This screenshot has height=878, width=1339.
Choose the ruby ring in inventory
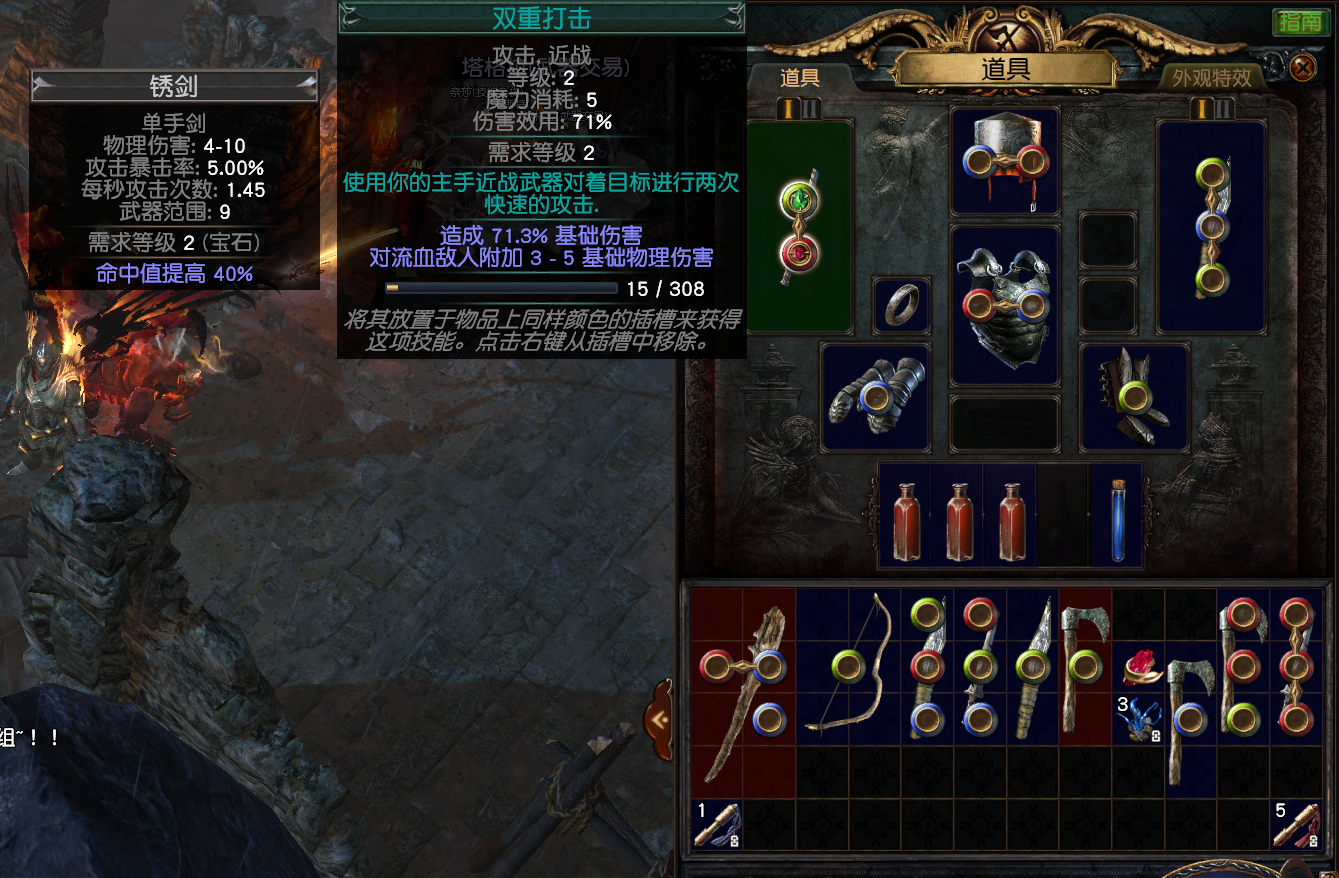tap(1140, 667)
